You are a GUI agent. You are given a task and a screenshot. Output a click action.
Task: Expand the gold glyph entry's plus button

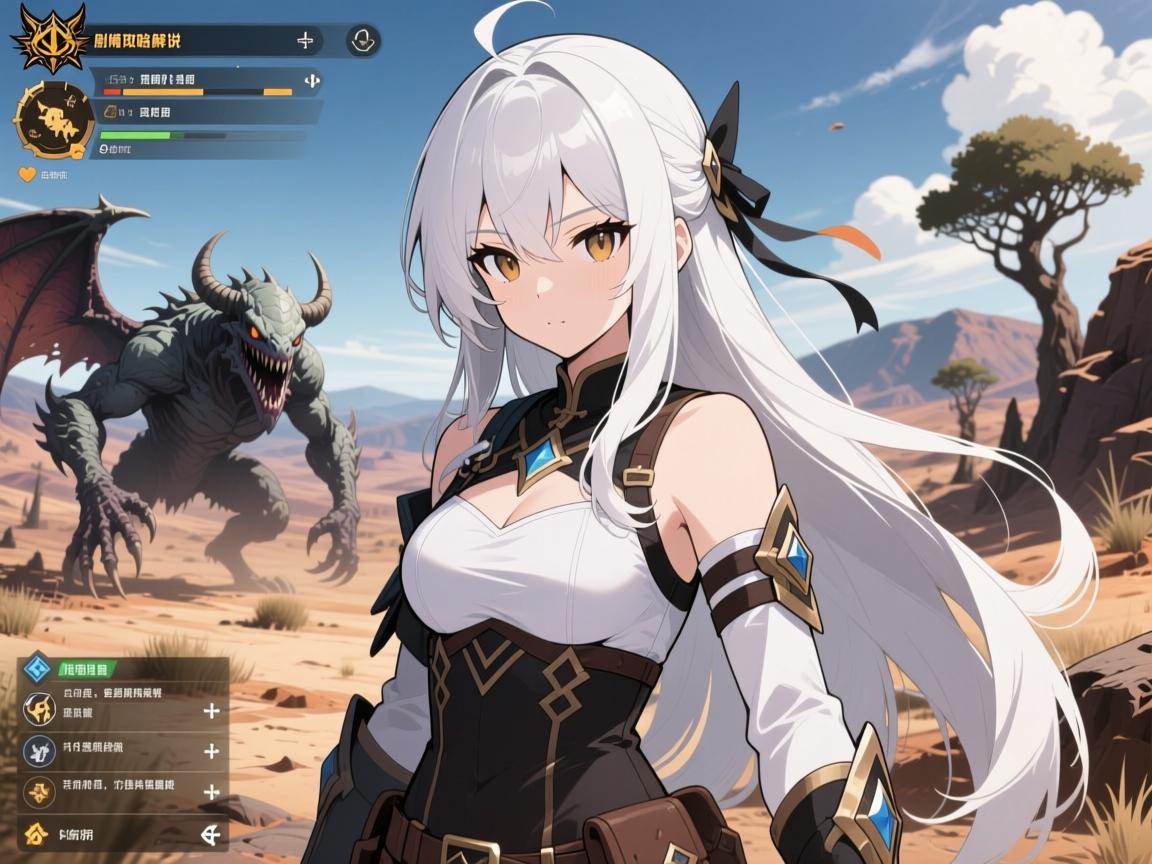211,792
